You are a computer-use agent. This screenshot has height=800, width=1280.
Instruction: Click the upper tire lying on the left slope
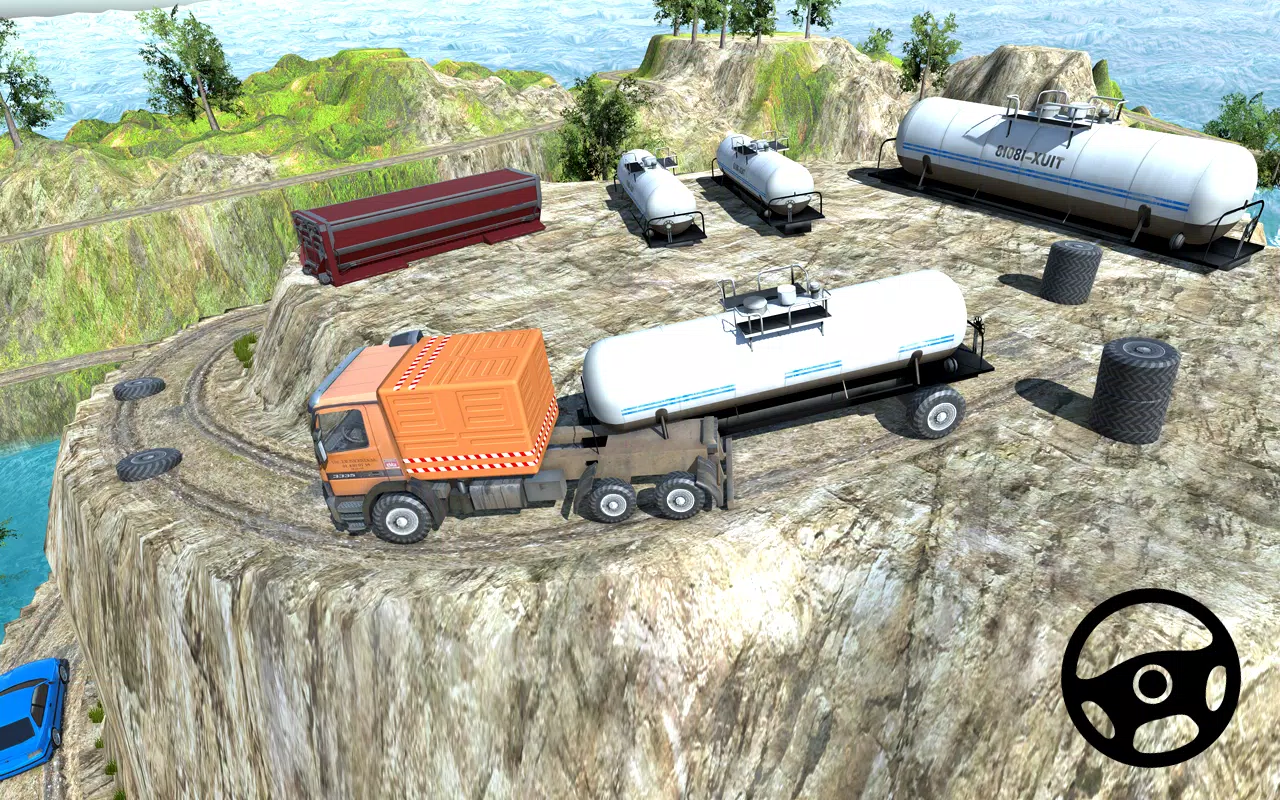point(140,390)
